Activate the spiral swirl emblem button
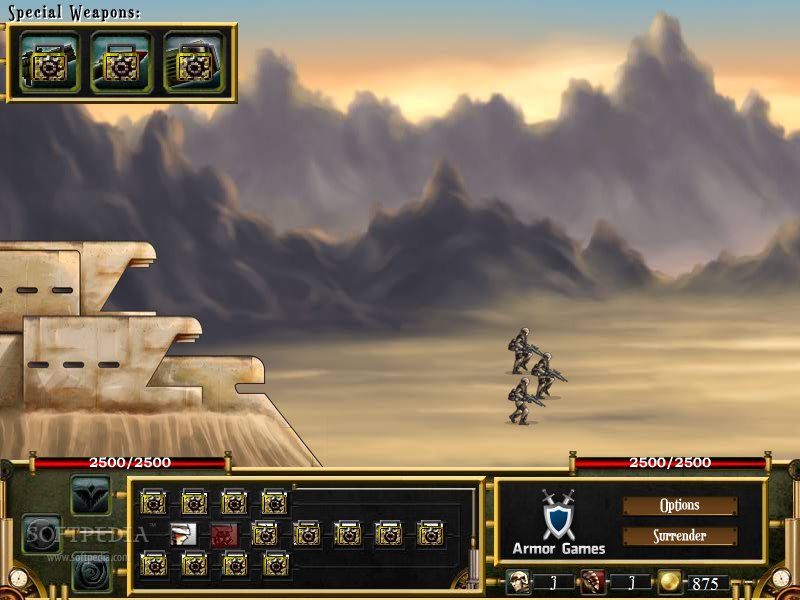 90,573
